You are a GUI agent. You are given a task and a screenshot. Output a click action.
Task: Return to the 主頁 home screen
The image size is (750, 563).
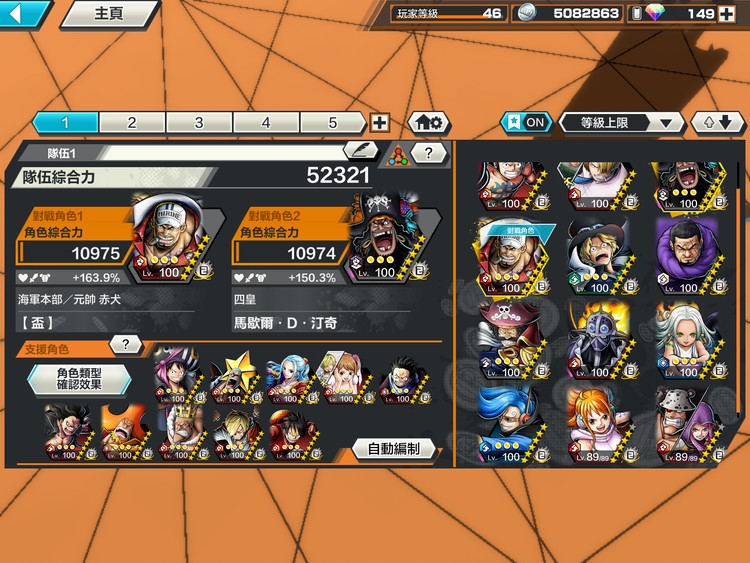tap(108, 14)
